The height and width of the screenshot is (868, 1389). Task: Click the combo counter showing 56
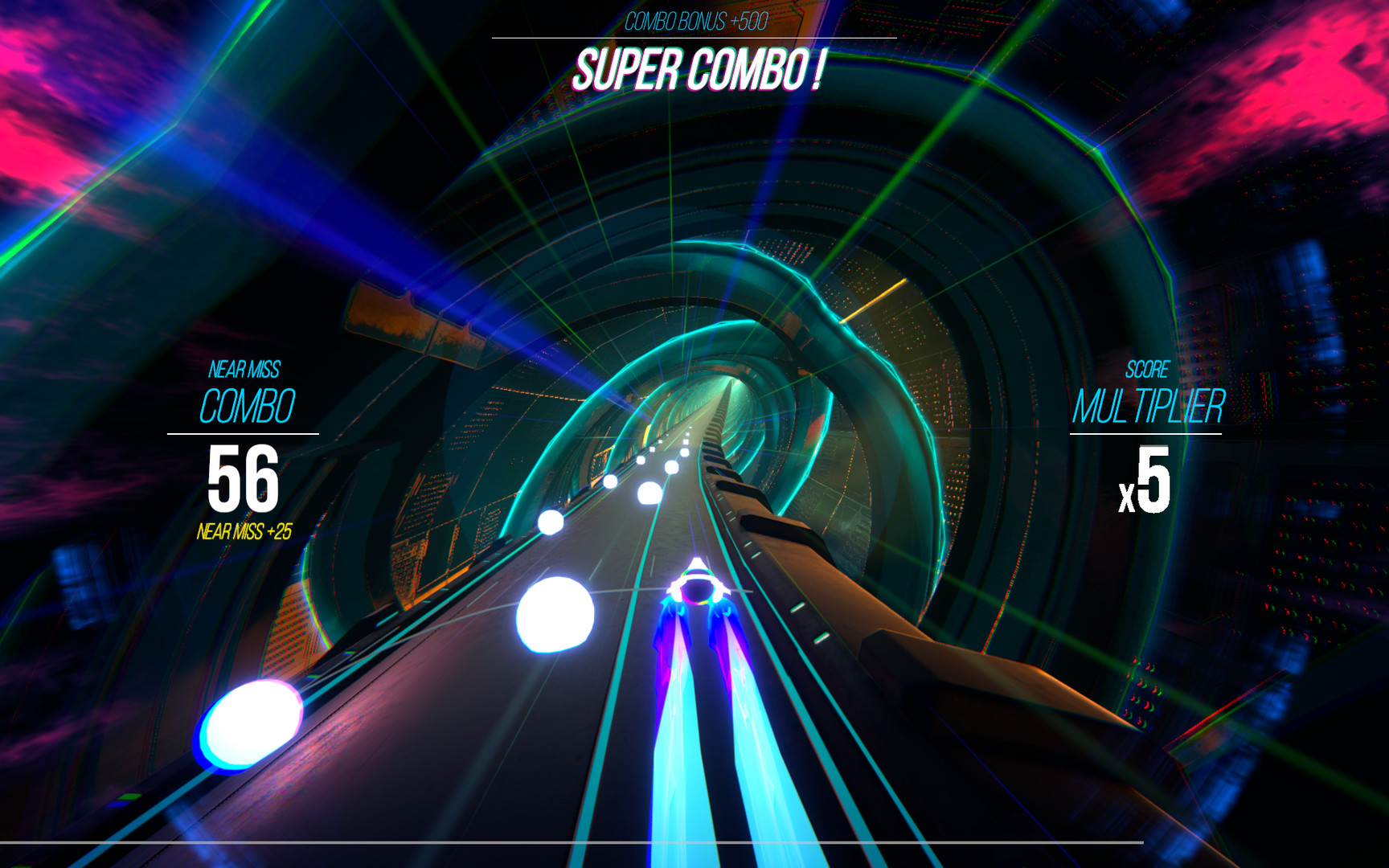coord(242,479)
